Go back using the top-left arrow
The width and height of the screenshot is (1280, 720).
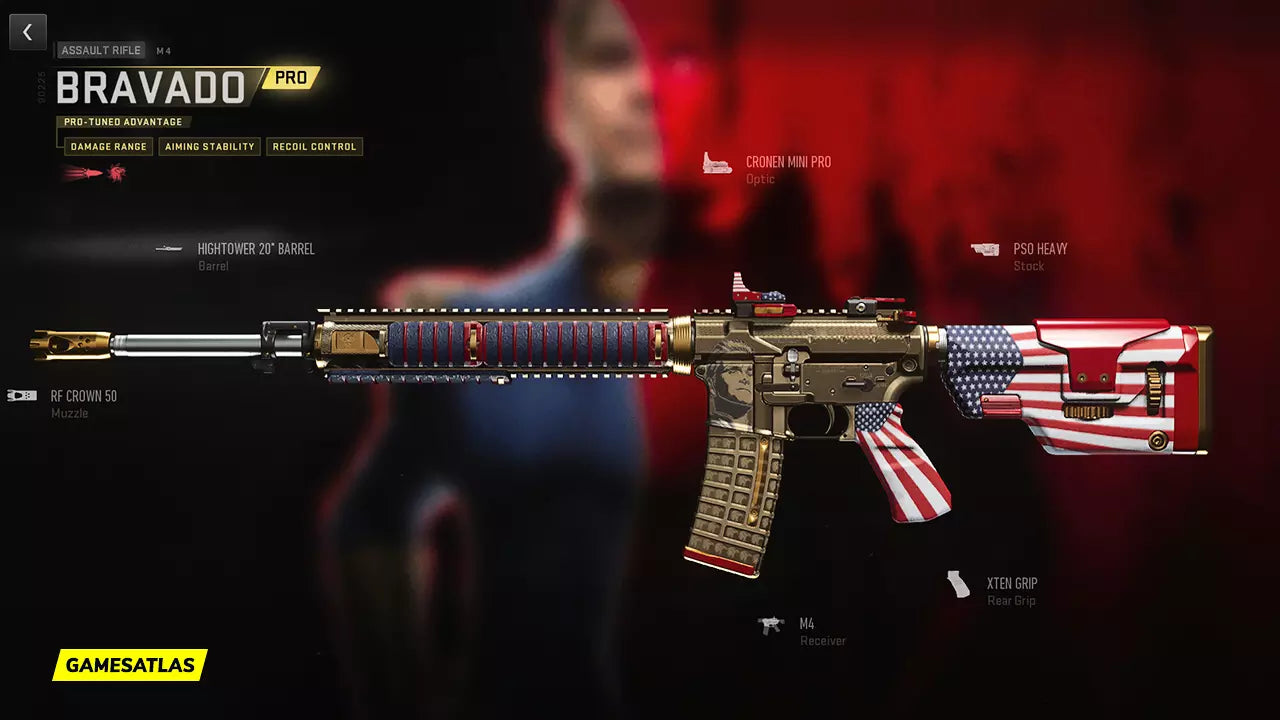click(28, 32)
